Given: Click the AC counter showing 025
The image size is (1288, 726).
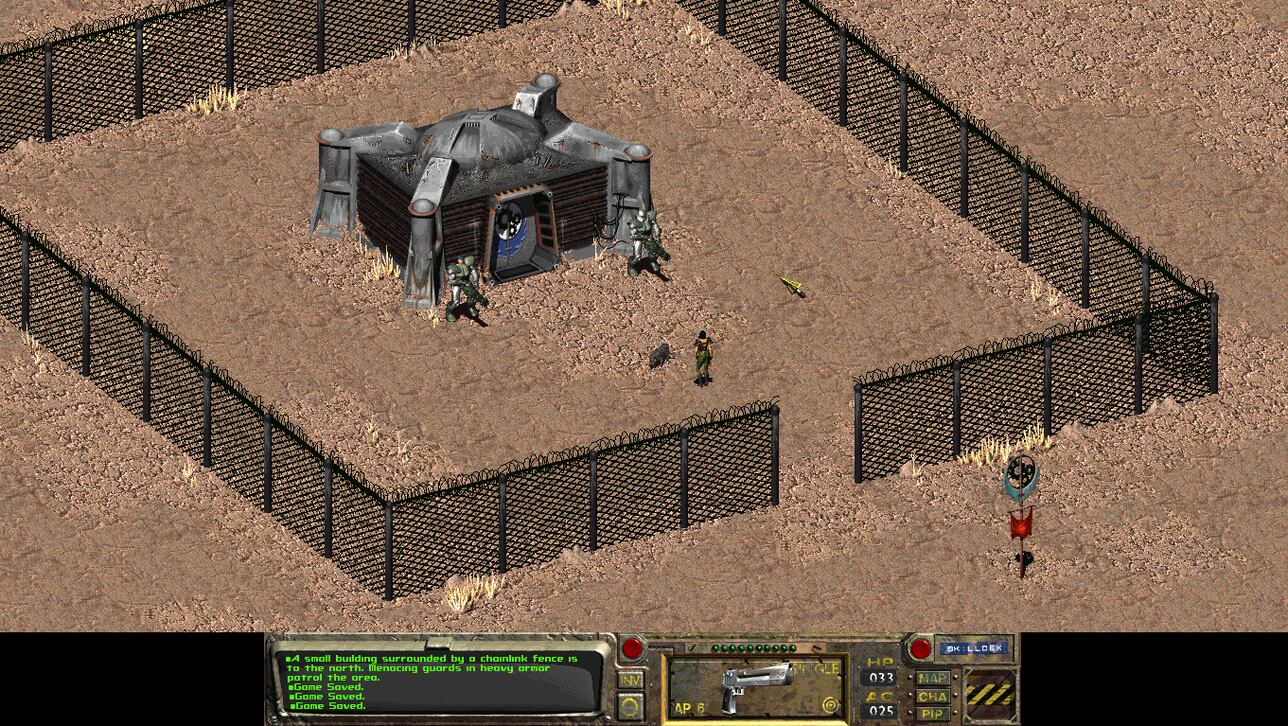Looking at the screenshot, I should [x=882, y=710].
